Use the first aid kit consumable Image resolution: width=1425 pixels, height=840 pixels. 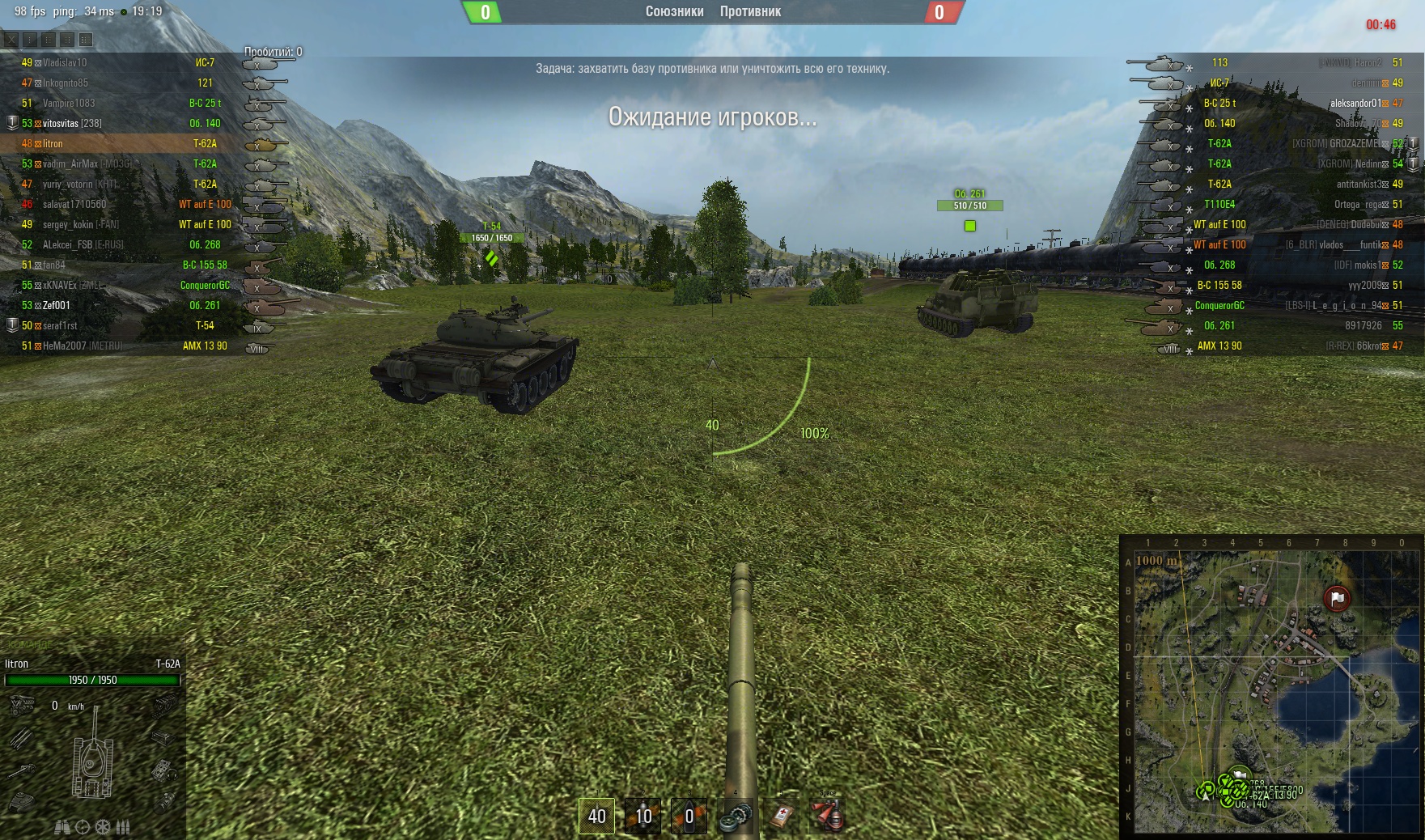click(781, 816)
